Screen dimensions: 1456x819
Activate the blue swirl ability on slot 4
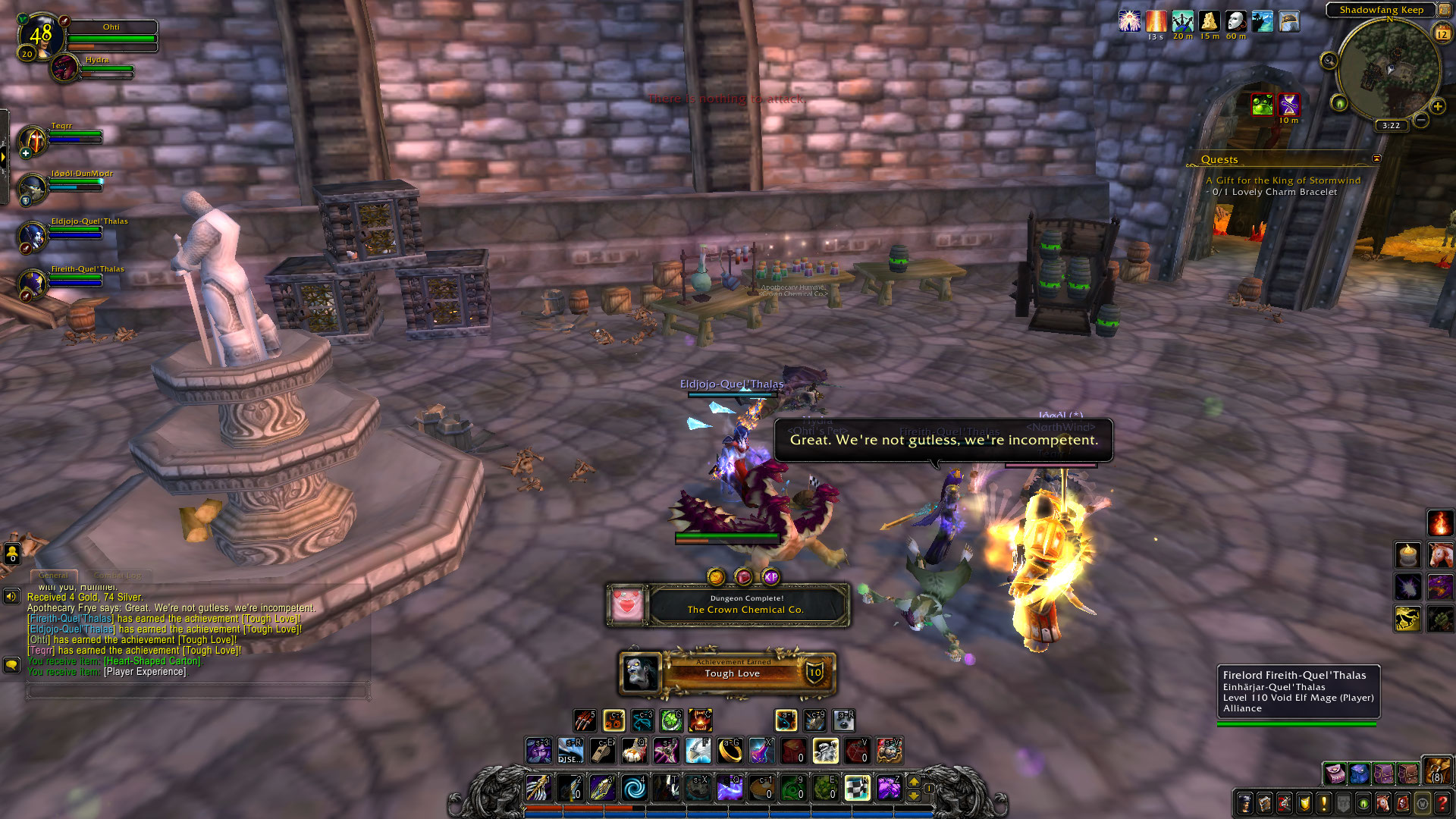click(634, 788)
